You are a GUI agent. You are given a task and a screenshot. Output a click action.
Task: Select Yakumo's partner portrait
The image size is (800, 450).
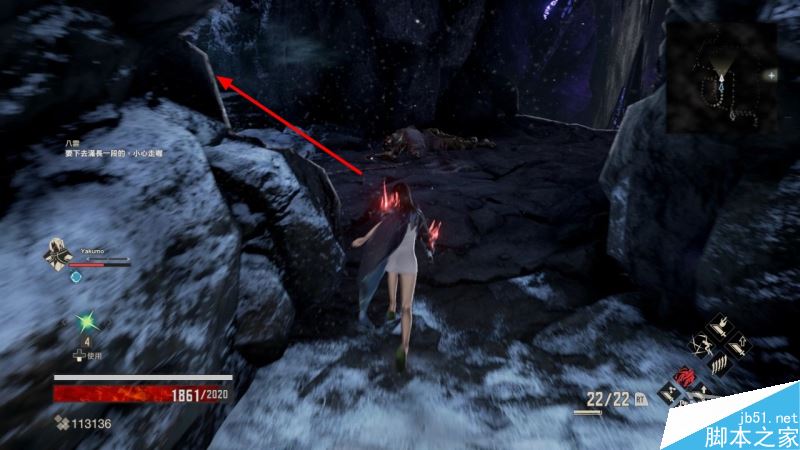58,256
